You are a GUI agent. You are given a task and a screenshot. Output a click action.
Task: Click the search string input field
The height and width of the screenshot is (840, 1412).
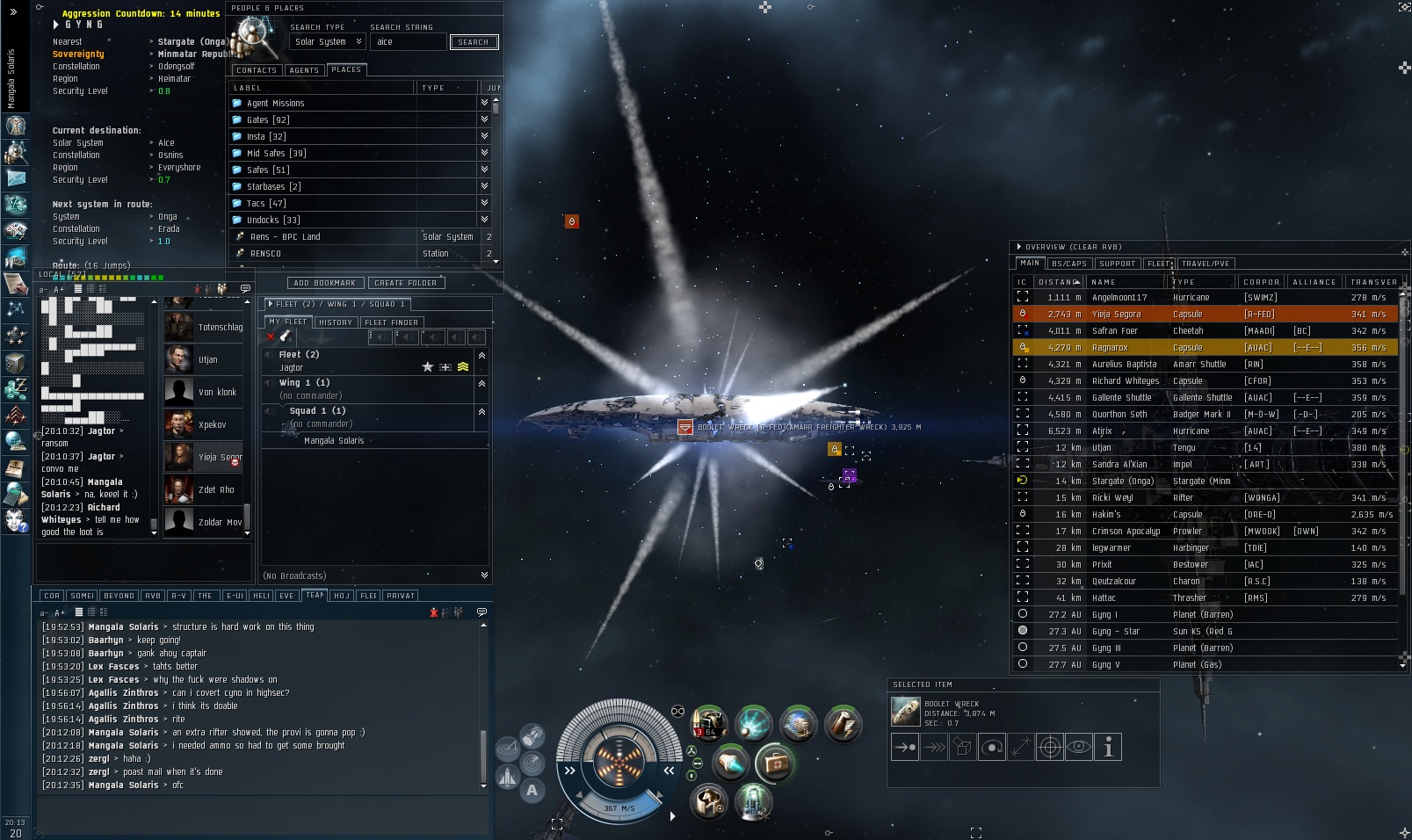click(x=408, y=42)
